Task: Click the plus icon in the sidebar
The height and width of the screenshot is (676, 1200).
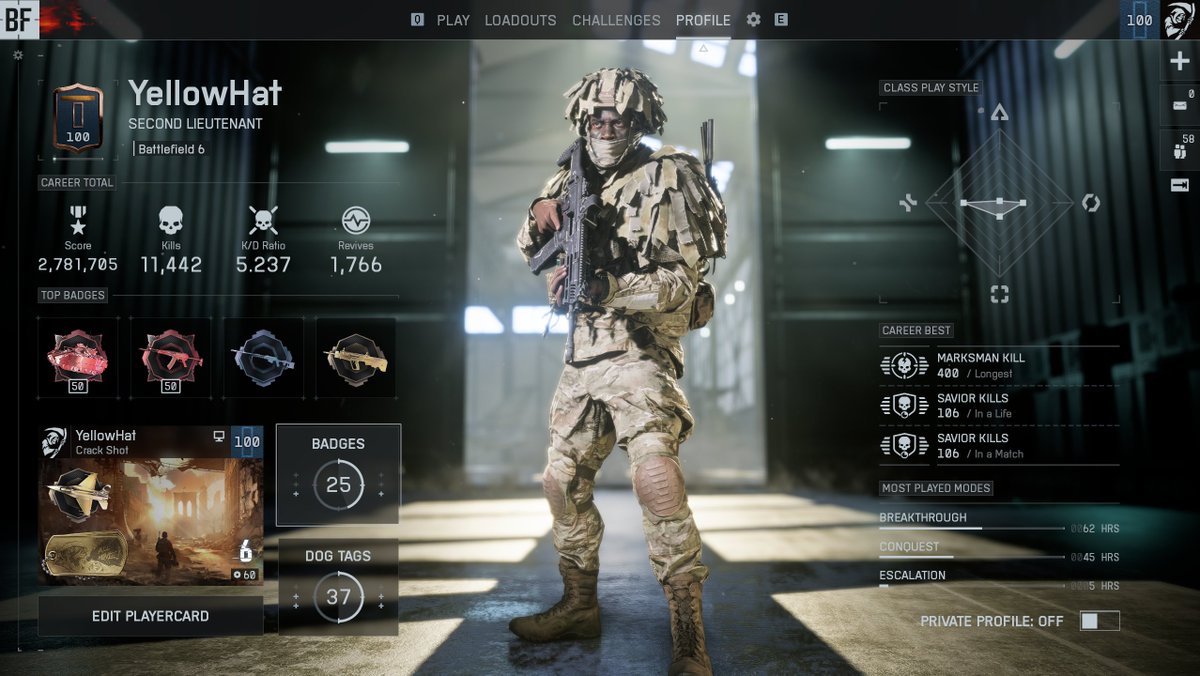Action: (1179, 61)
